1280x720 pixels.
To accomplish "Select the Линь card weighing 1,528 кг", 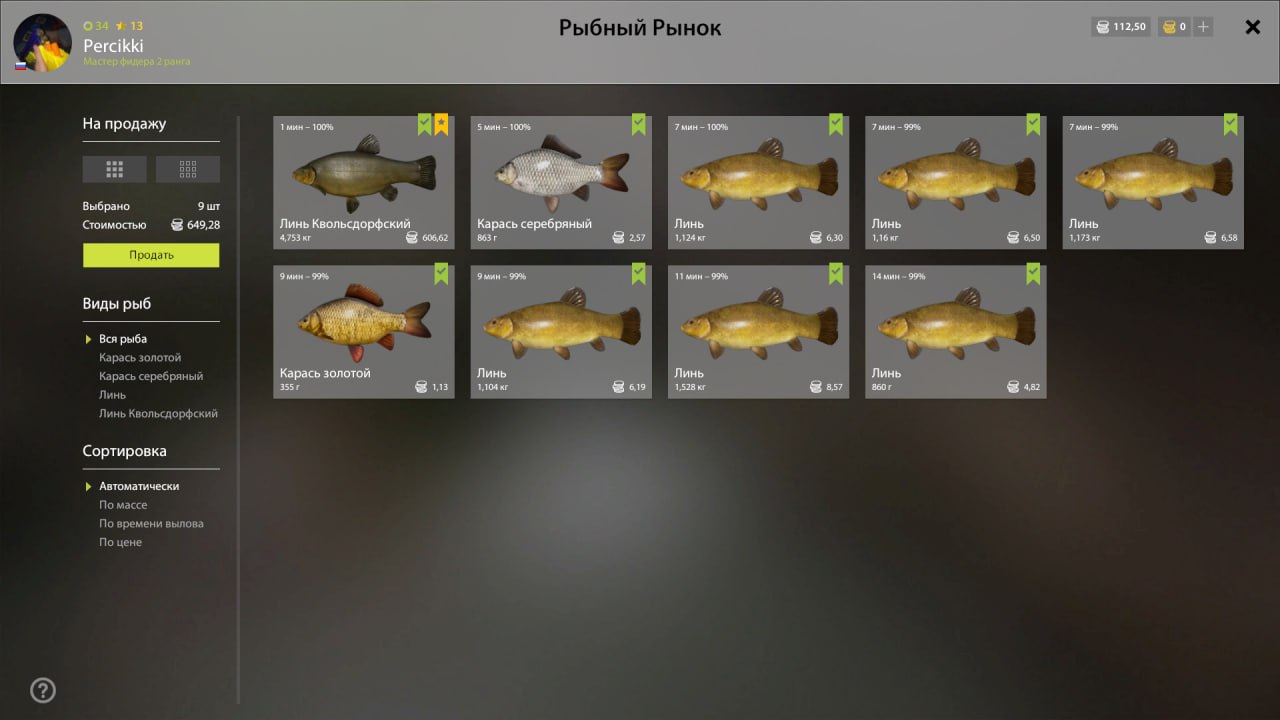I will tap(758, 331).
